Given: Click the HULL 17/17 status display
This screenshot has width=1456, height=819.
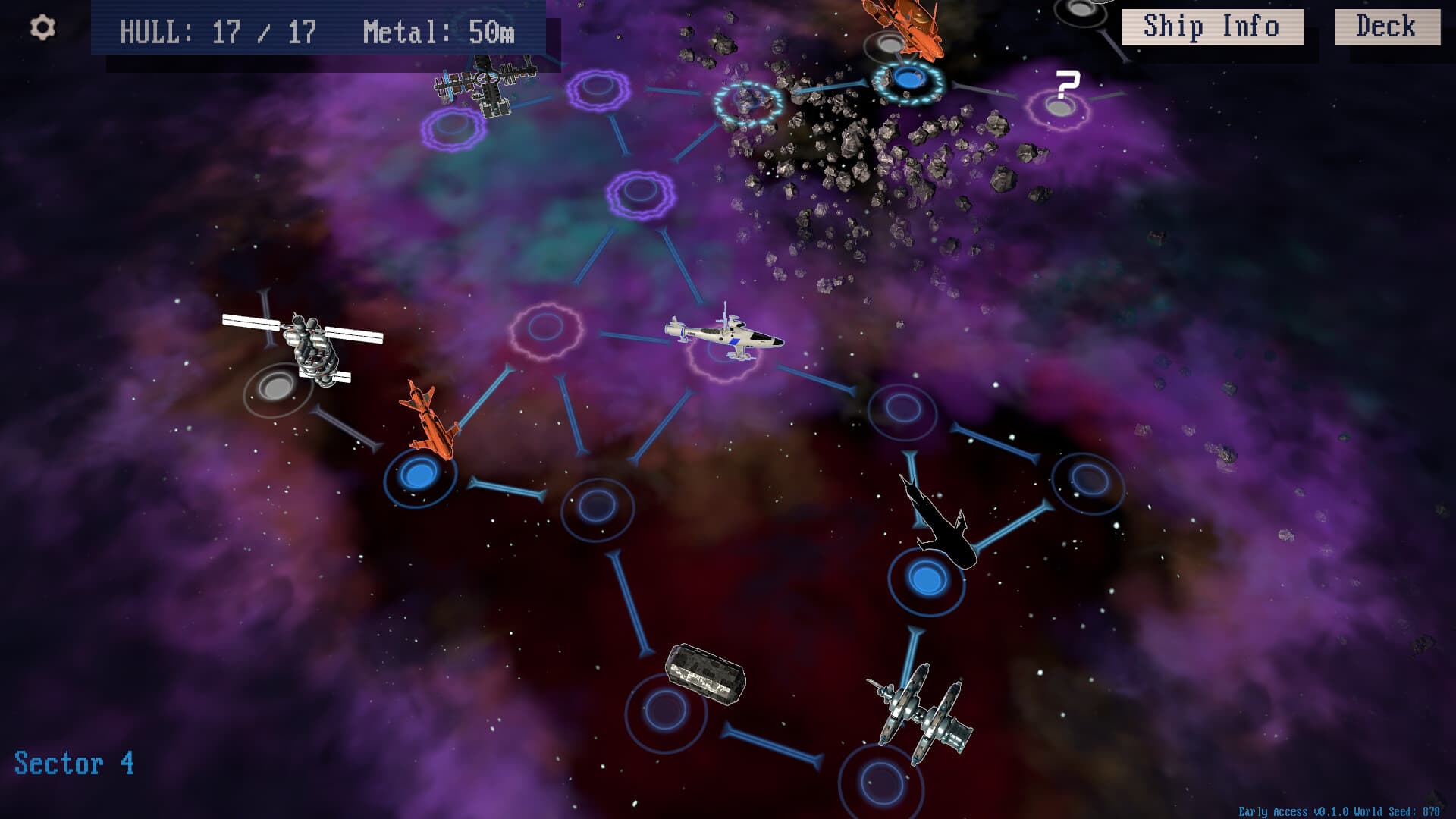Looking at the screenshot, I should (220, 32).
